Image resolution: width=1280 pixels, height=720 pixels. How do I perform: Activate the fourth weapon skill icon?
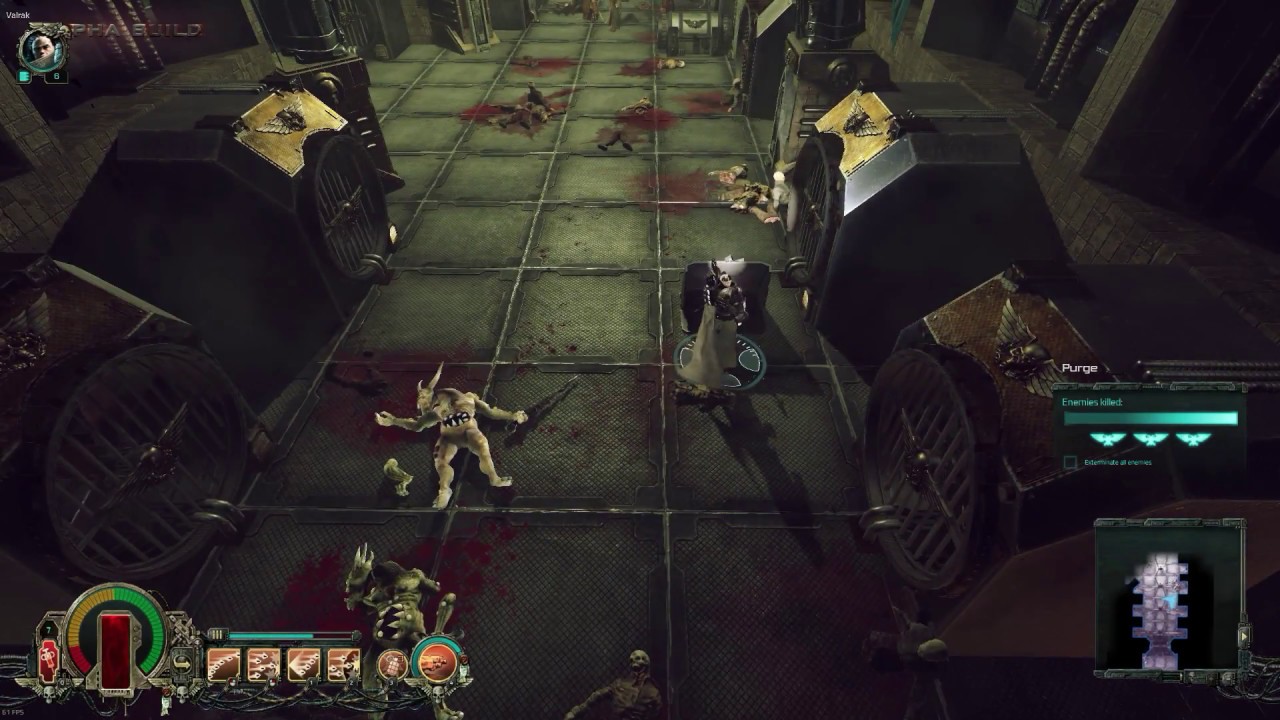[343, 665]
